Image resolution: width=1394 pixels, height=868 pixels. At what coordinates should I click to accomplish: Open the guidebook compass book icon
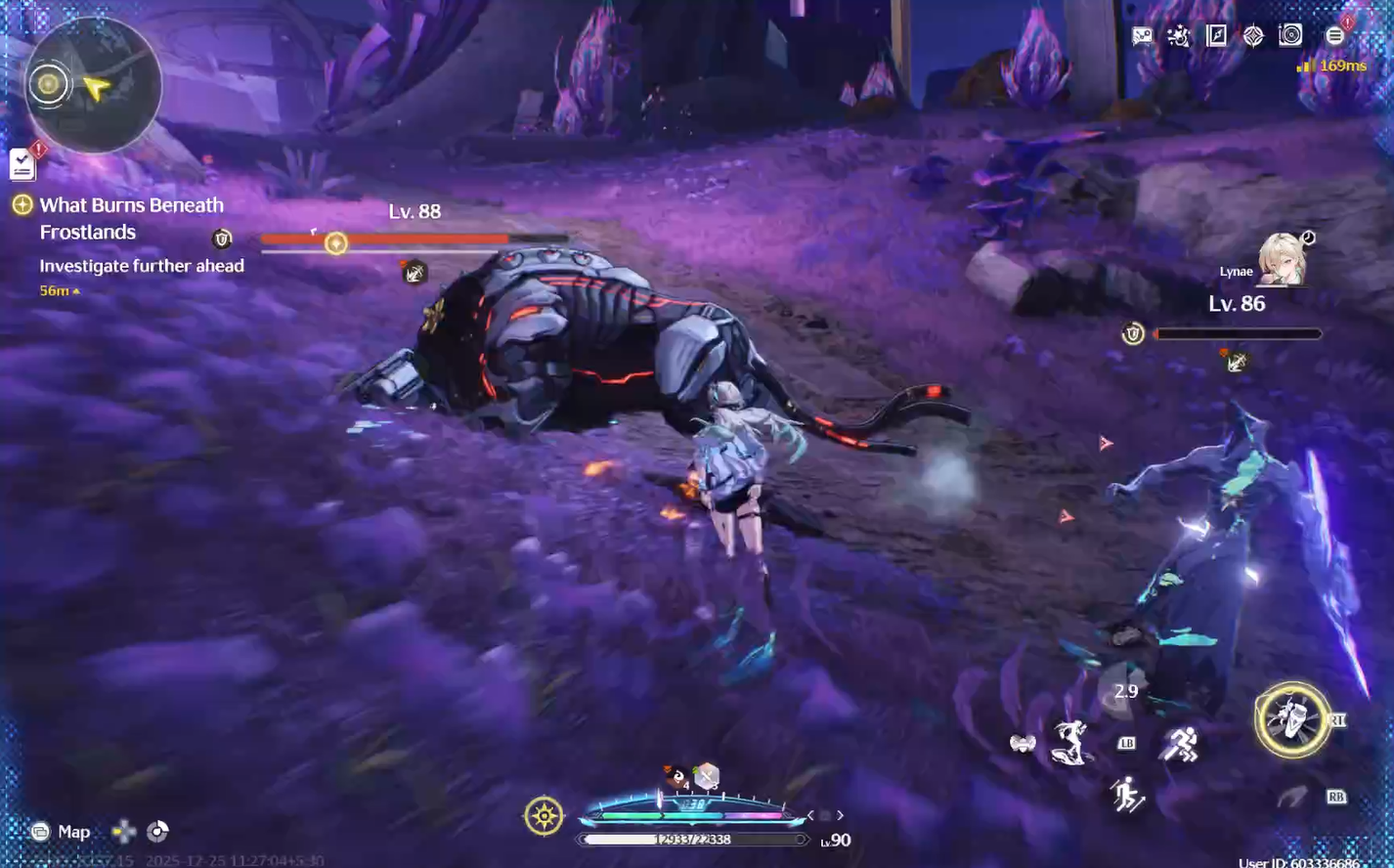pyautogui.click(x=1216, y=36)
